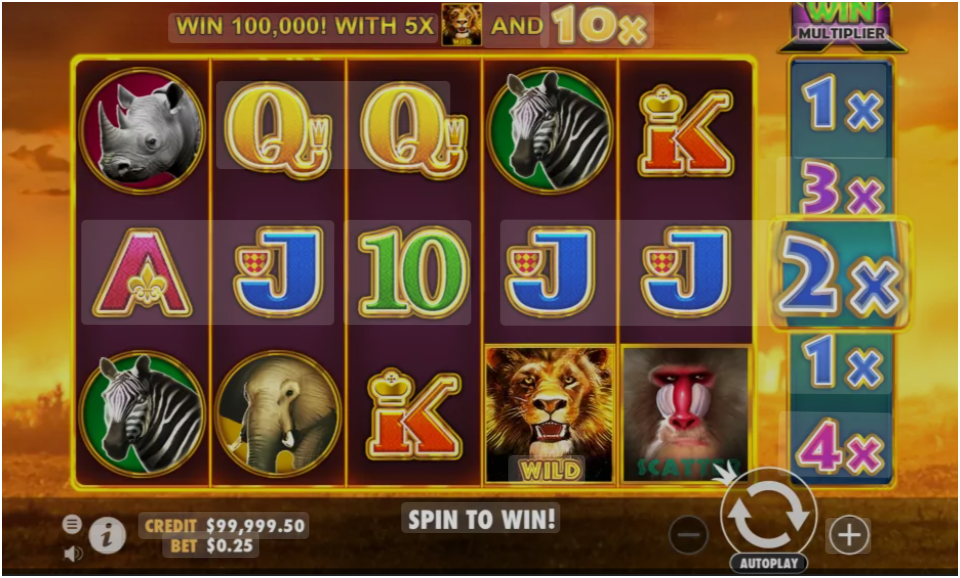The height and width of the screenshot is (578, 960).
Task: Open the hamburger menu icon
Action: click(72, 523)
